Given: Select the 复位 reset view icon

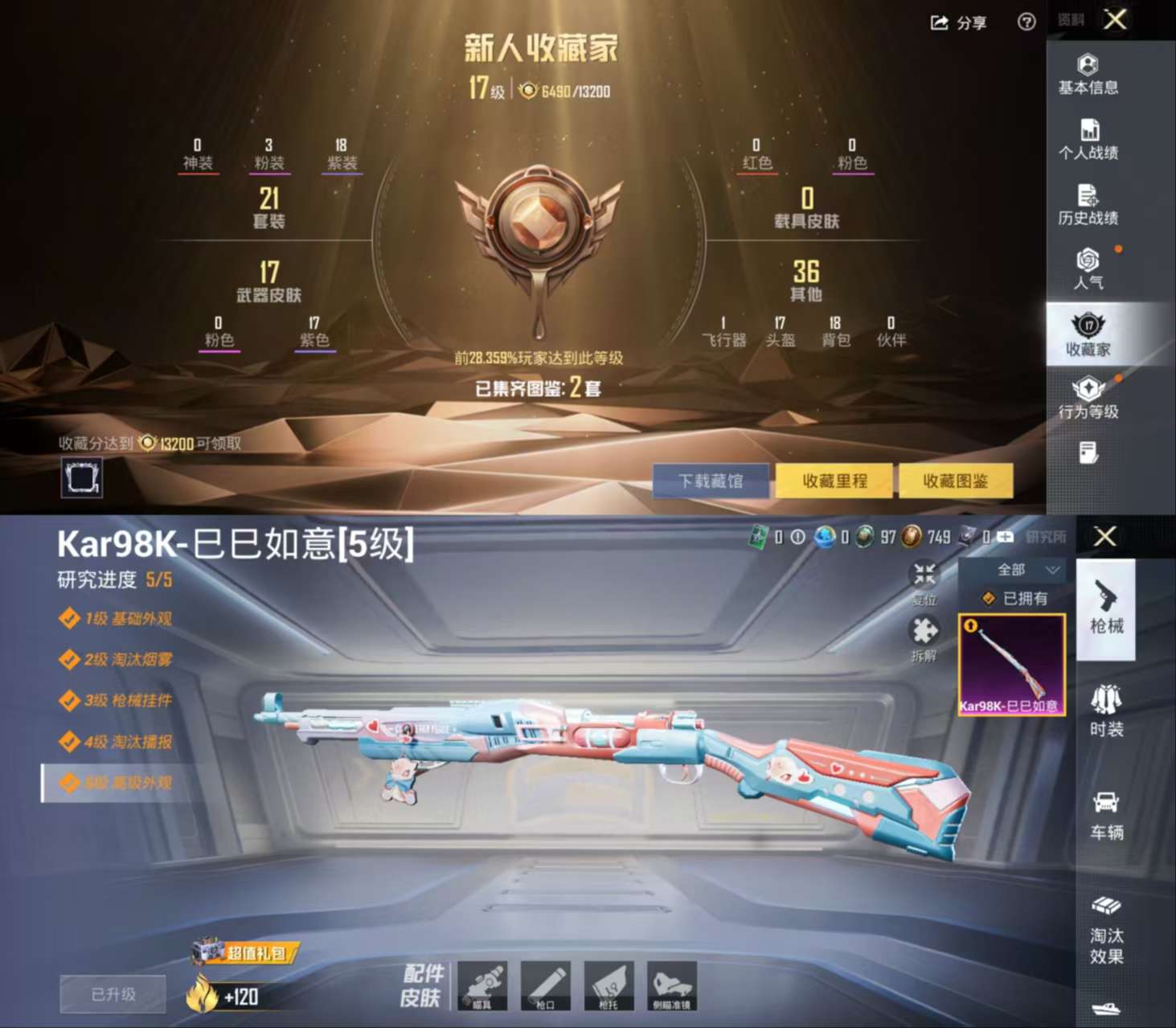Looking at the screenshot, I should tap(924, 574).
